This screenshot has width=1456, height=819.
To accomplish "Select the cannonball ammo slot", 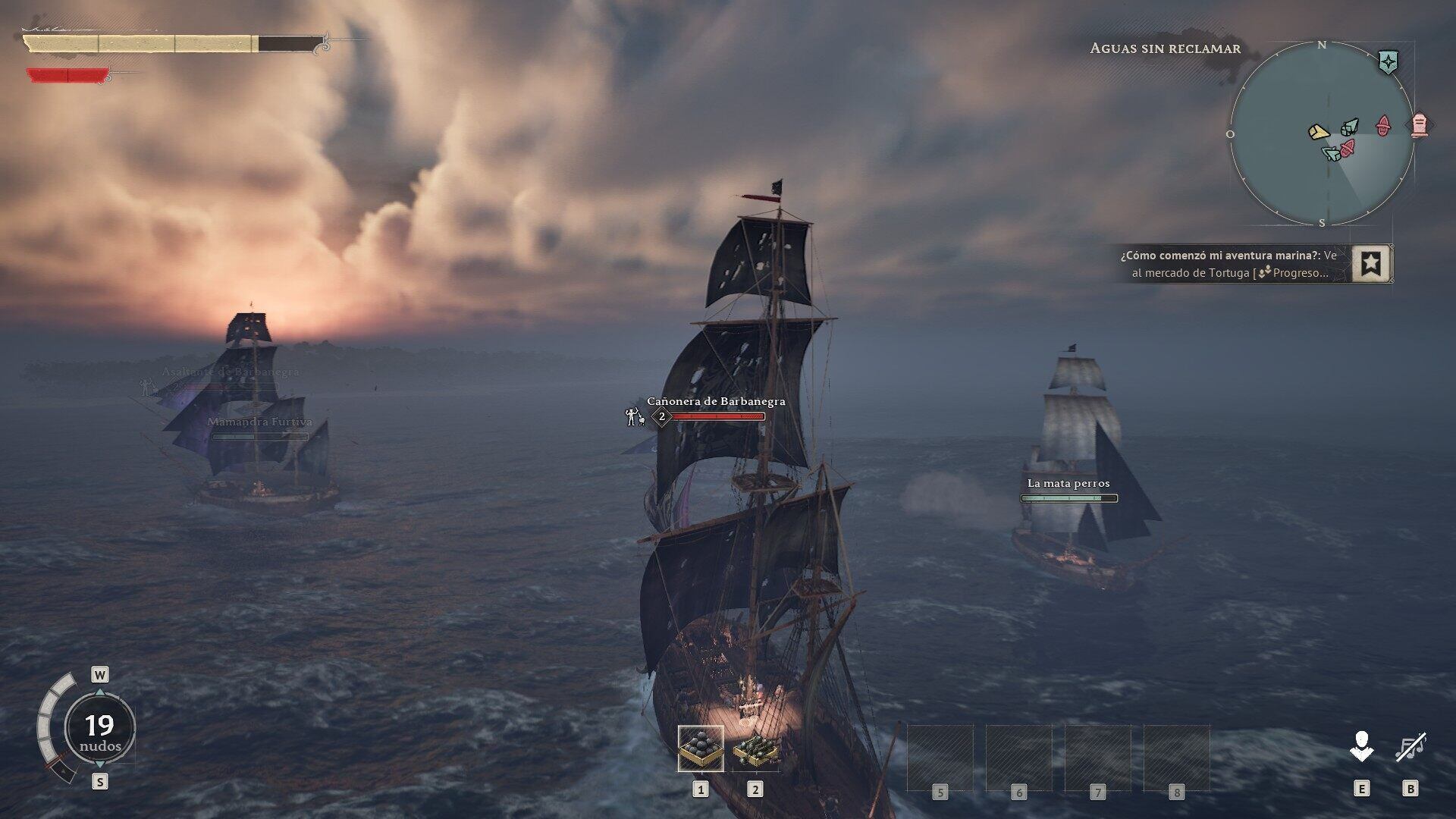I will coord(701,748).
